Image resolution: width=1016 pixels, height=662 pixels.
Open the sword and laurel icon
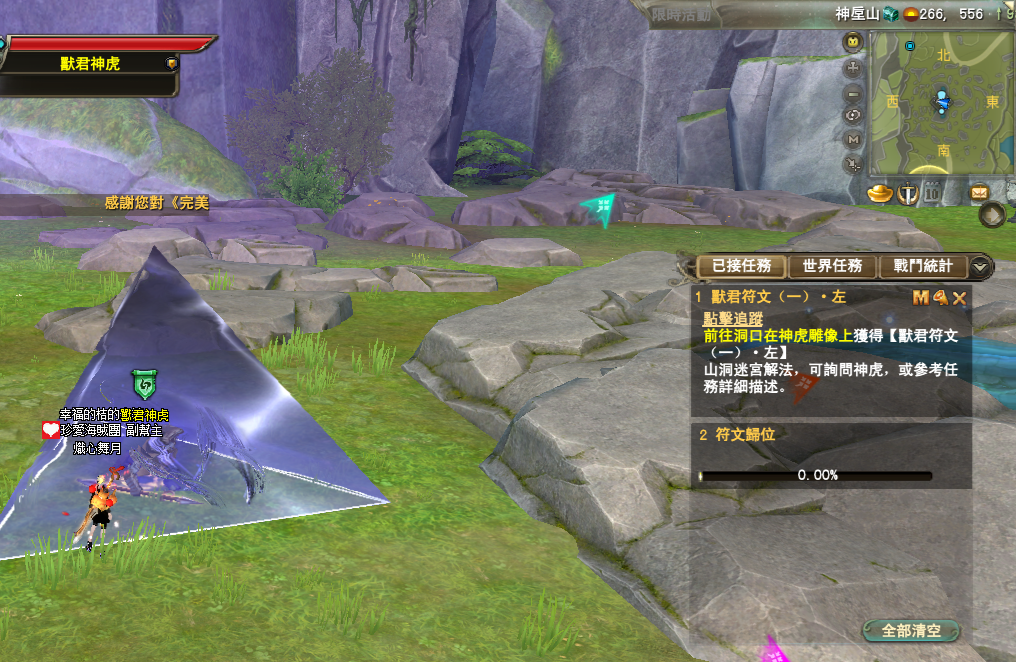(907, 193)
